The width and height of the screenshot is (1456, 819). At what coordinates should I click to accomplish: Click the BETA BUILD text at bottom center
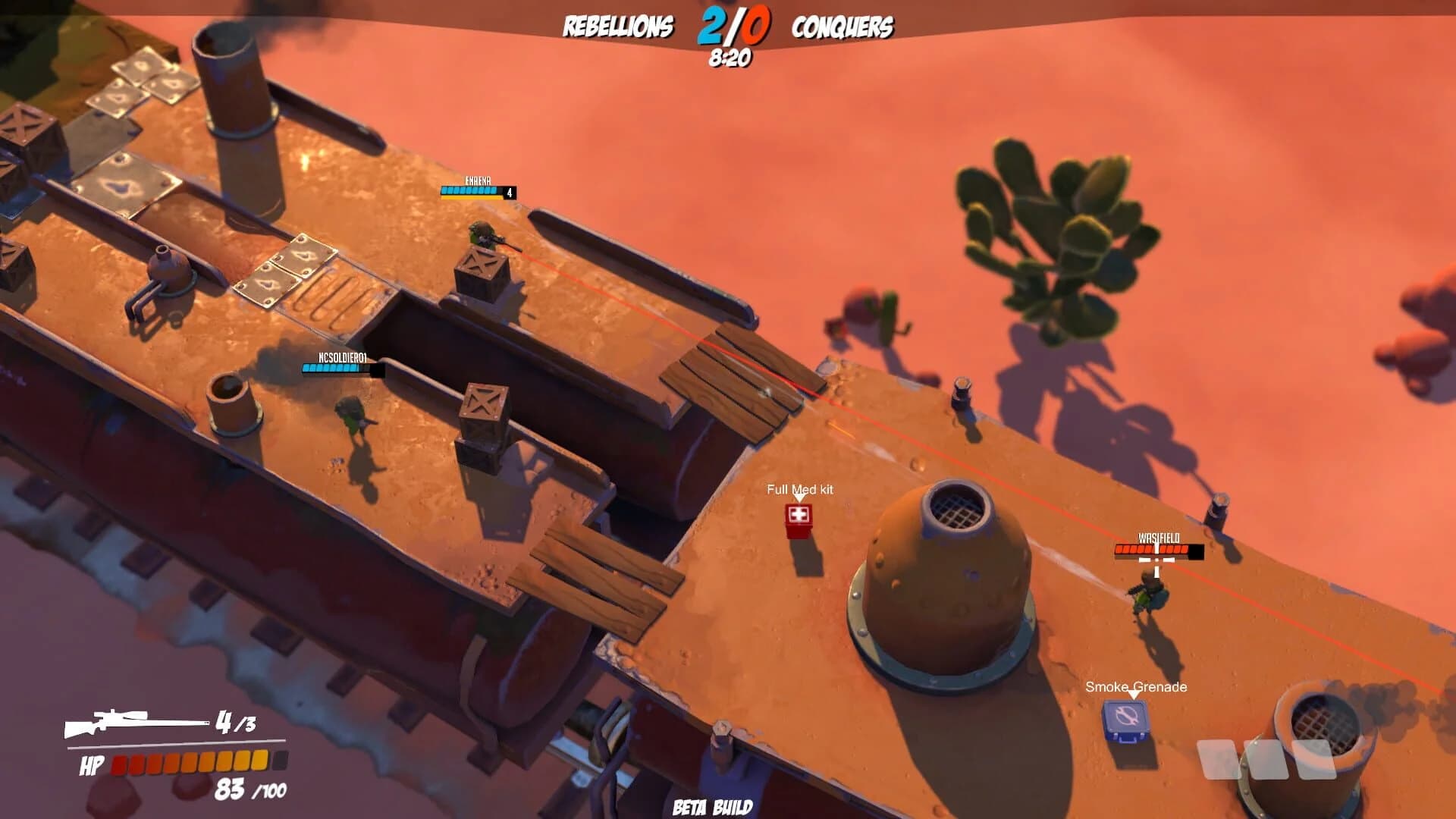[x=712, y=806]
